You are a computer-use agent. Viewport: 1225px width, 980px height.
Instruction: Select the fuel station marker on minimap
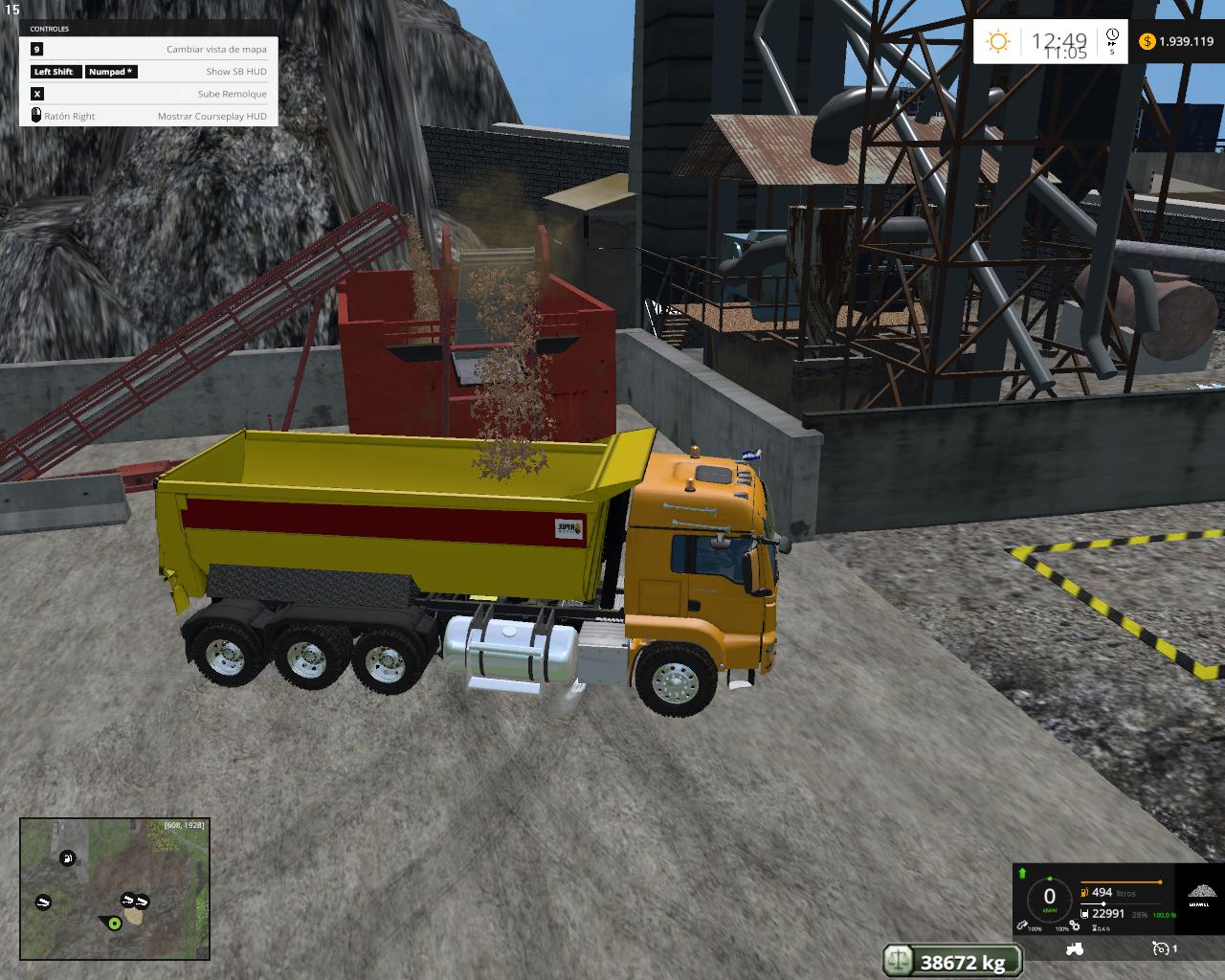click(x=67, y=858)
